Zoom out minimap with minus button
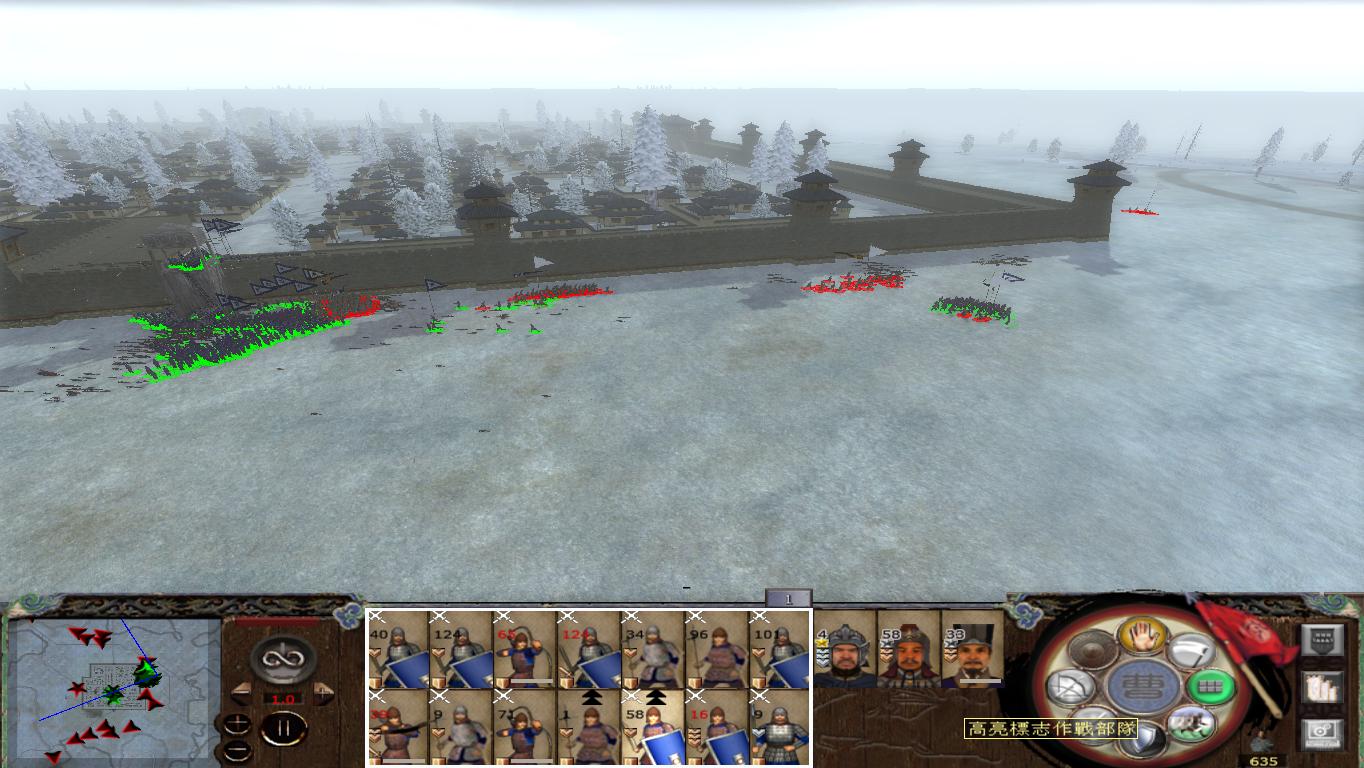Viewport: 1364px width, 768px height. pos(237,751)
